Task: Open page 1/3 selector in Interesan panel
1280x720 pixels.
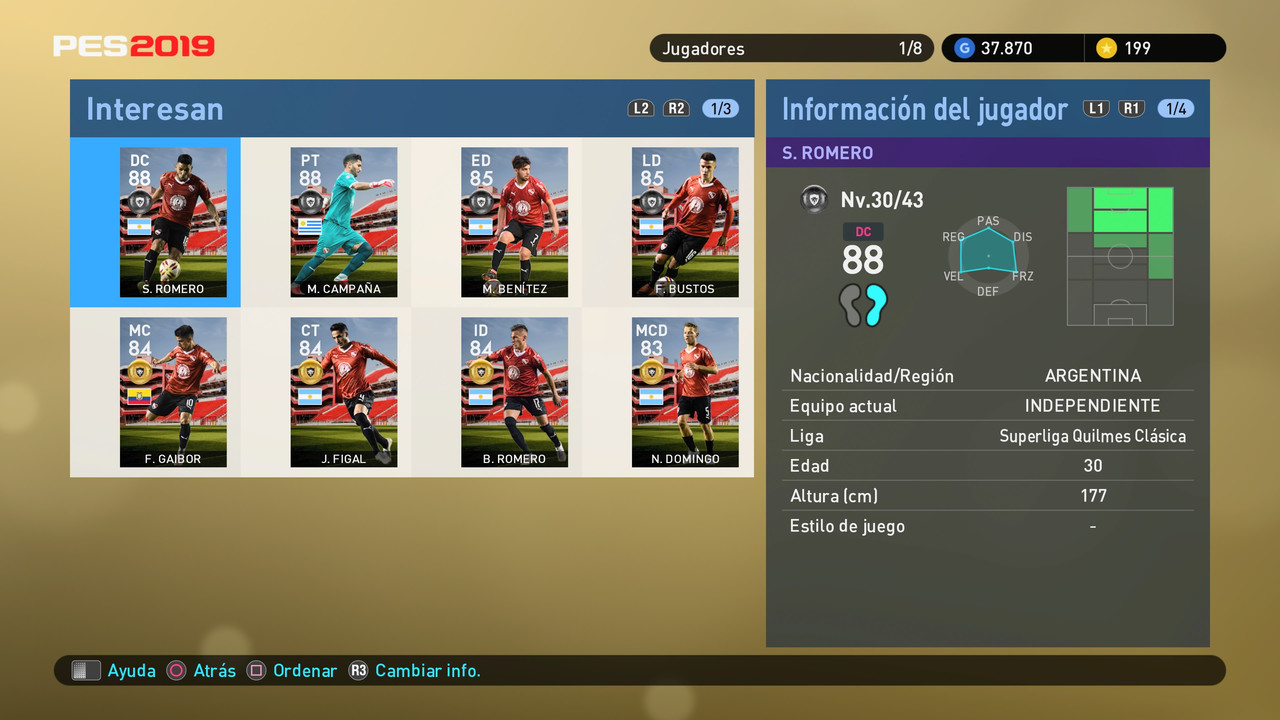Action: click(x=719, y=109)
